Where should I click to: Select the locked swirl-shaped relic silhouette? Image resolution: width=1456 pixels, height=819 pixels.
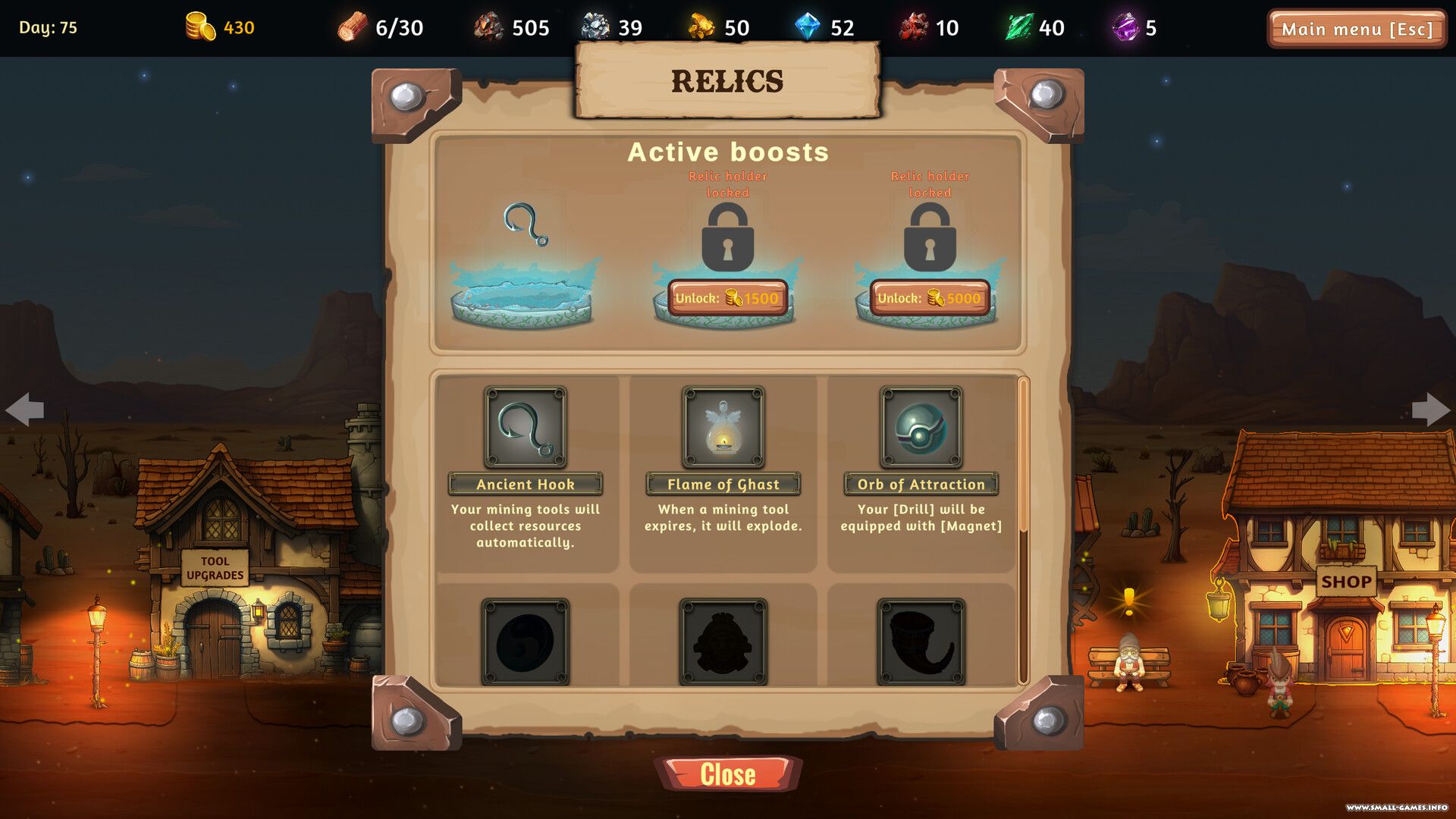click(x=526, y=642)
